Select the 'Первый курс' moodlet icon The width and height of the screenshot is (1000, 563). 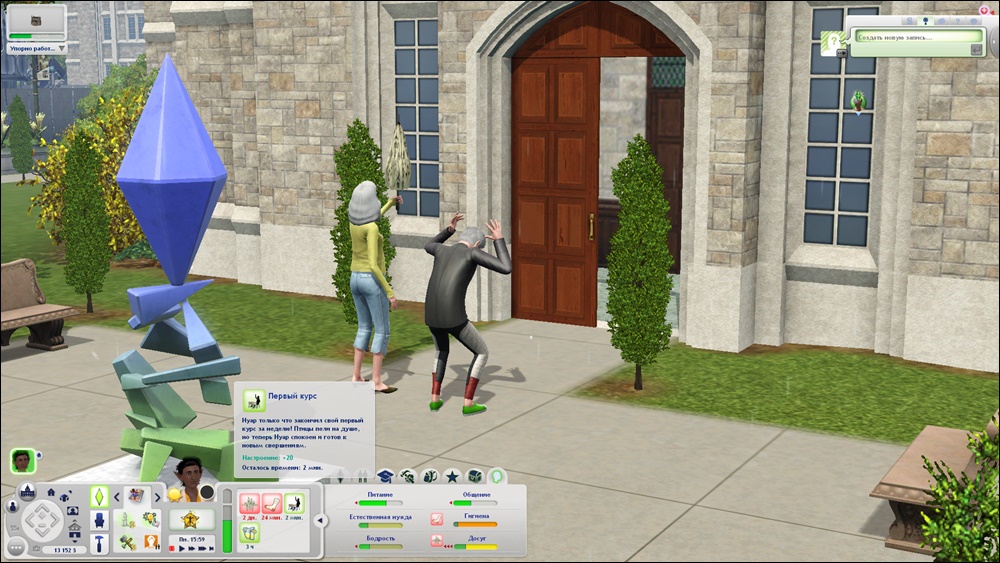coord(294,502)
